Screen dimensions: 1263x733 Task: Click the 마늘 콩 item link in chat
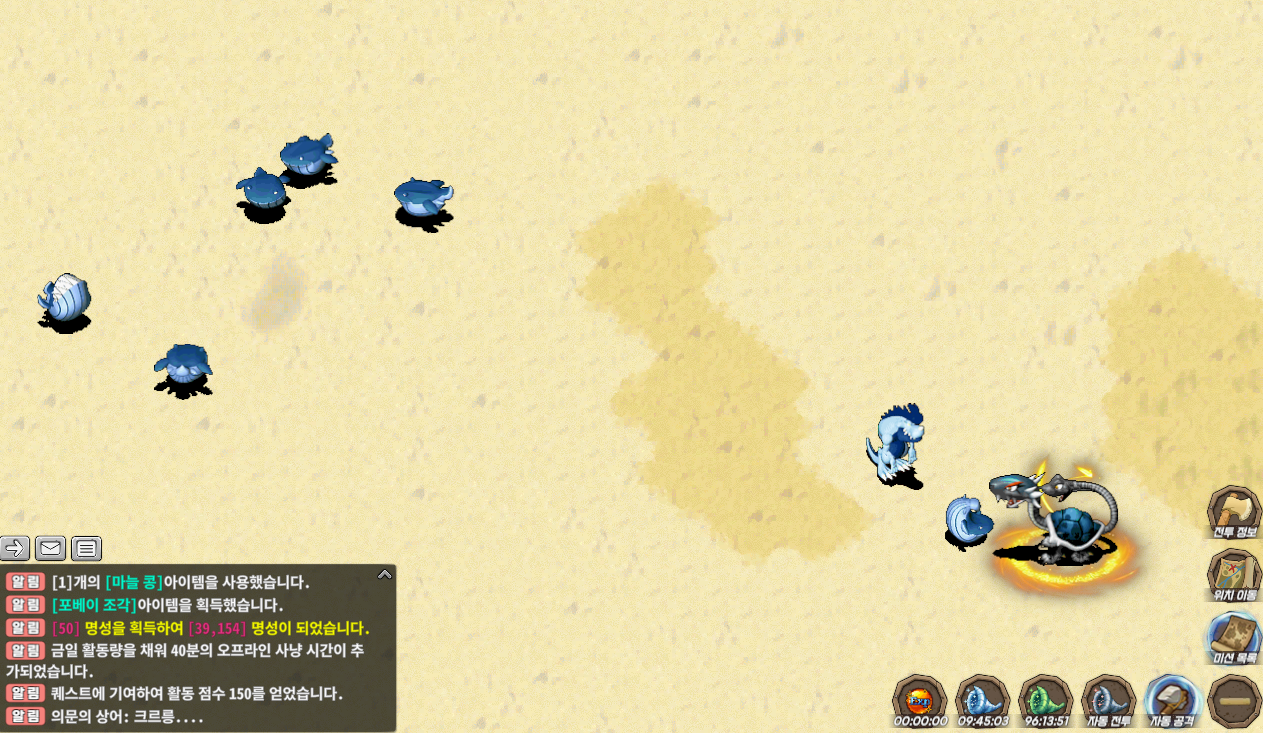pos(135,582)
